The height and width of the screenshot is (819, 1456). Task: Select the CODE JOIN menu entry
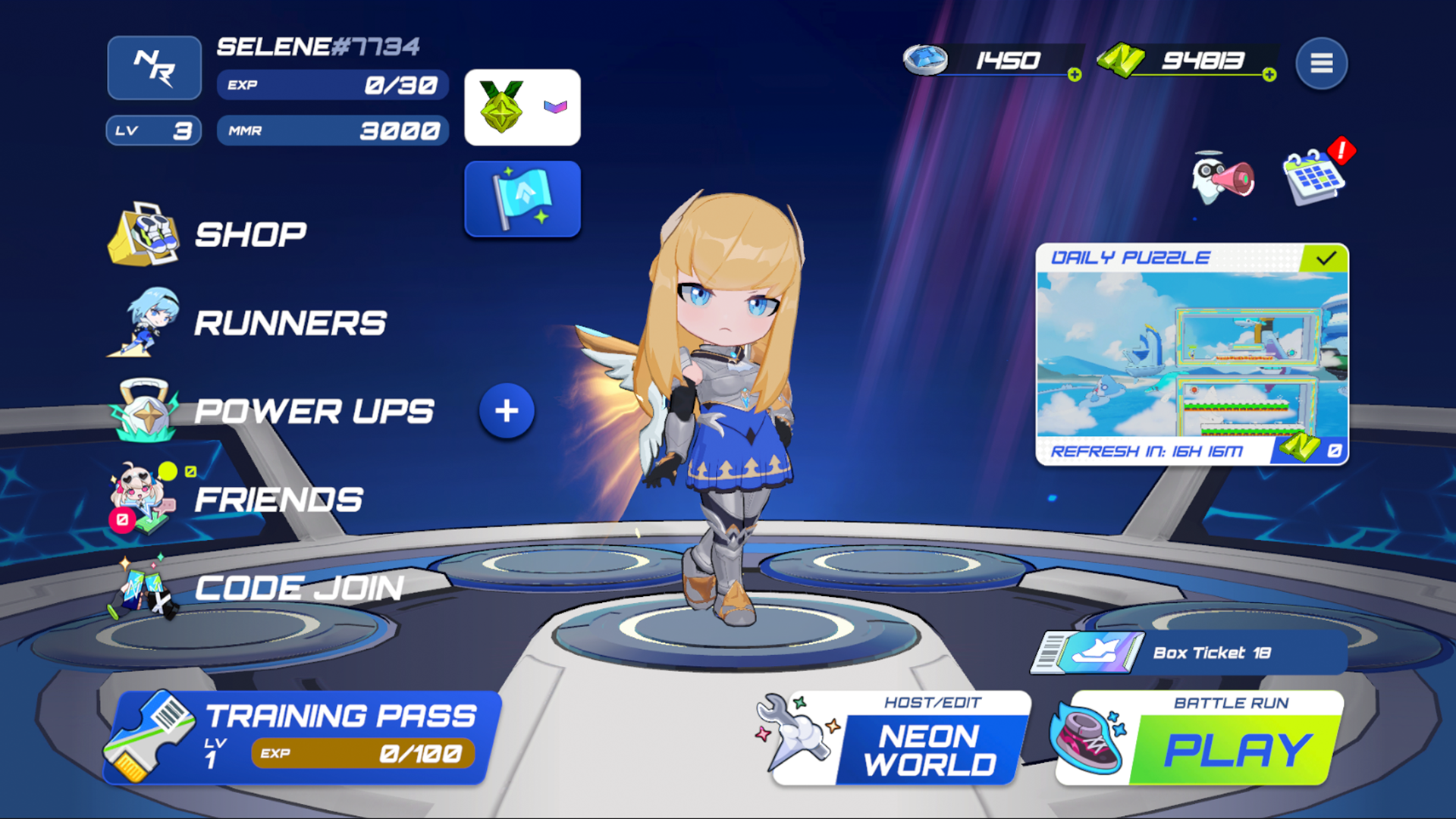pyautogui.click(x=300, y=585)
